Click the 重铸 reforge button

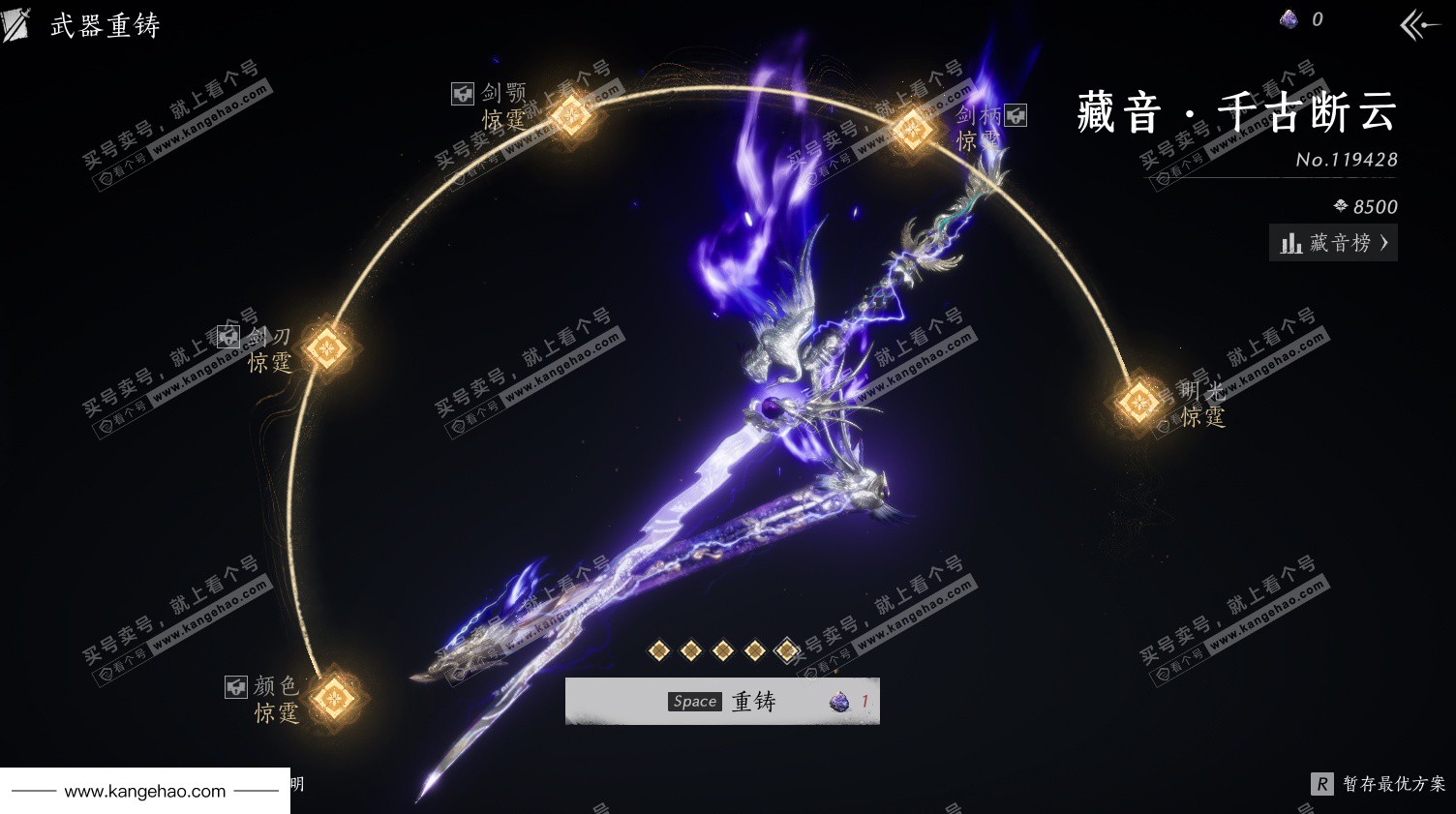pyautogui.click(x=722, y=701)
